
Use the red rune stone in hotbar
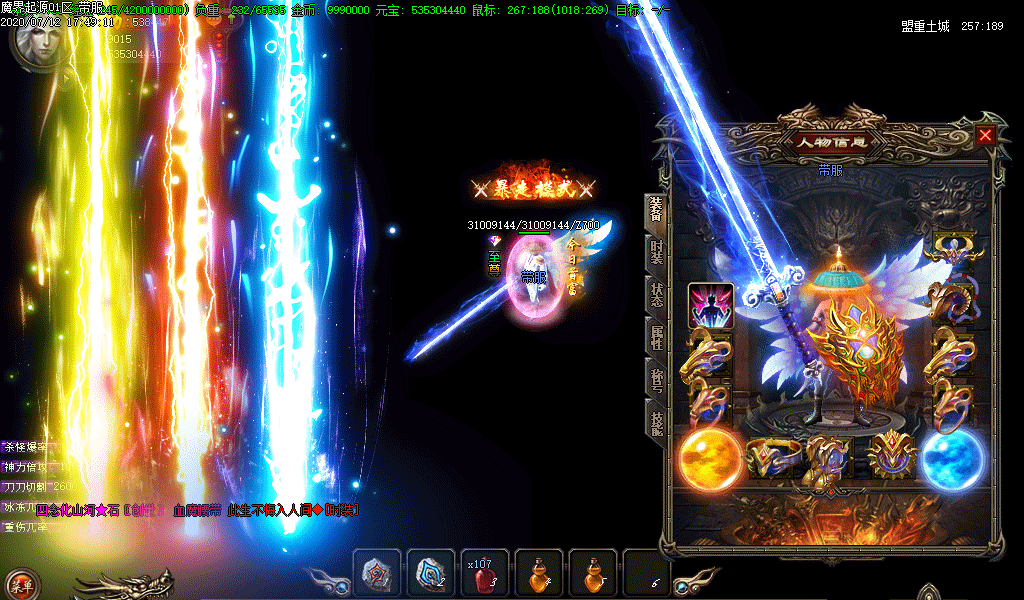click(377, 574)
